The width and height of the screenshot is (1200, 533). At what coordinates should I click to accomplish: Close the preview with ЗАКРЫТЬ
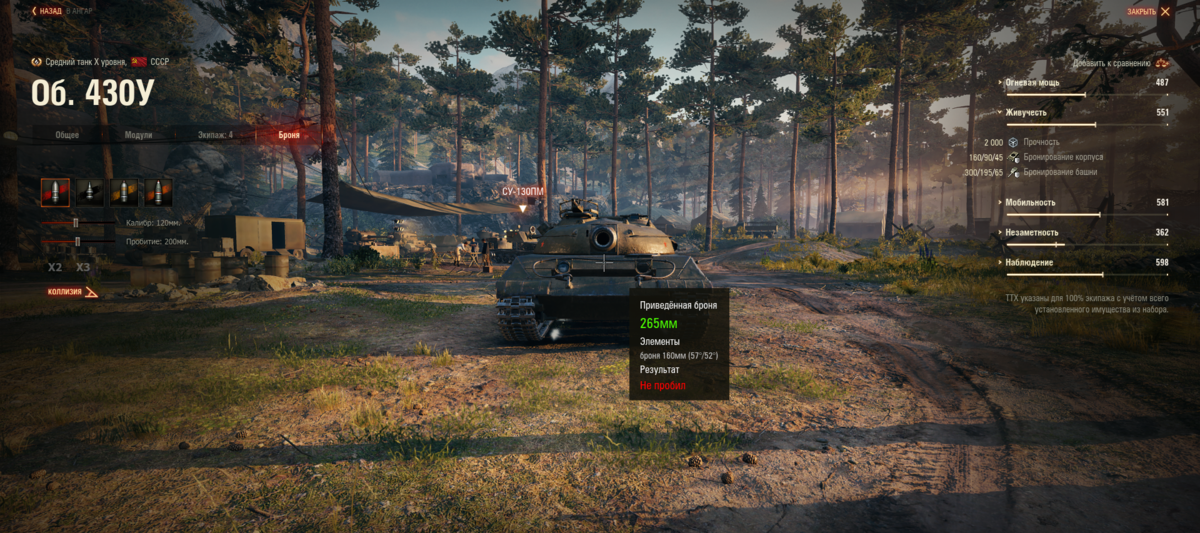click(x=1148, y=11)
